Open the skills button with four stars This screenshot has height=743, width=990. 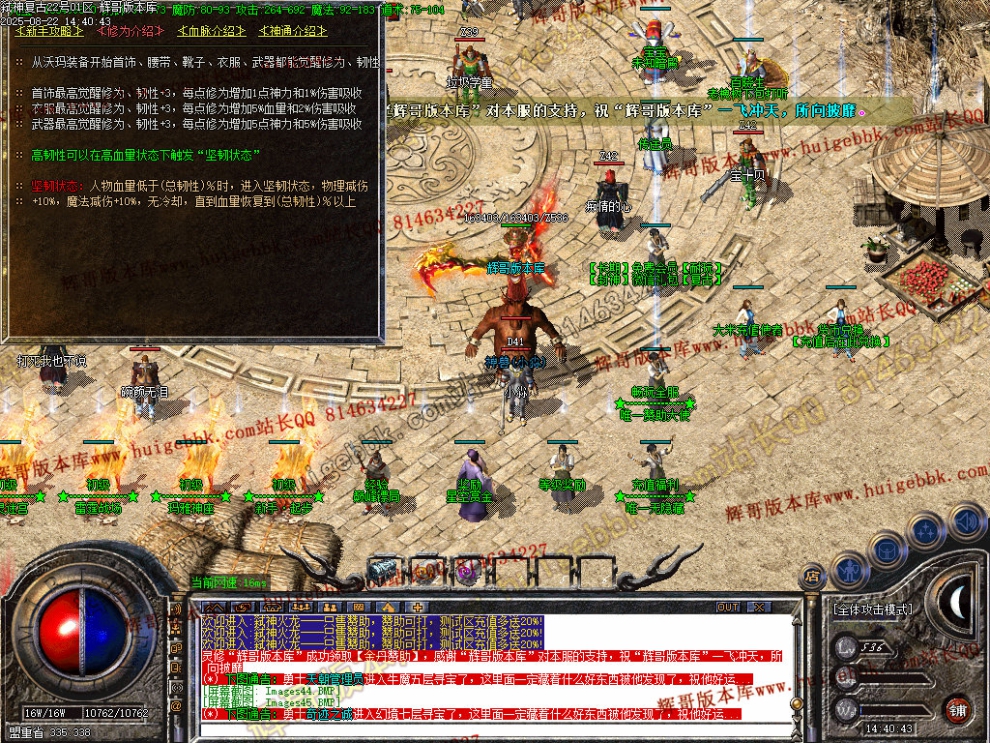(x=927, y=529)
